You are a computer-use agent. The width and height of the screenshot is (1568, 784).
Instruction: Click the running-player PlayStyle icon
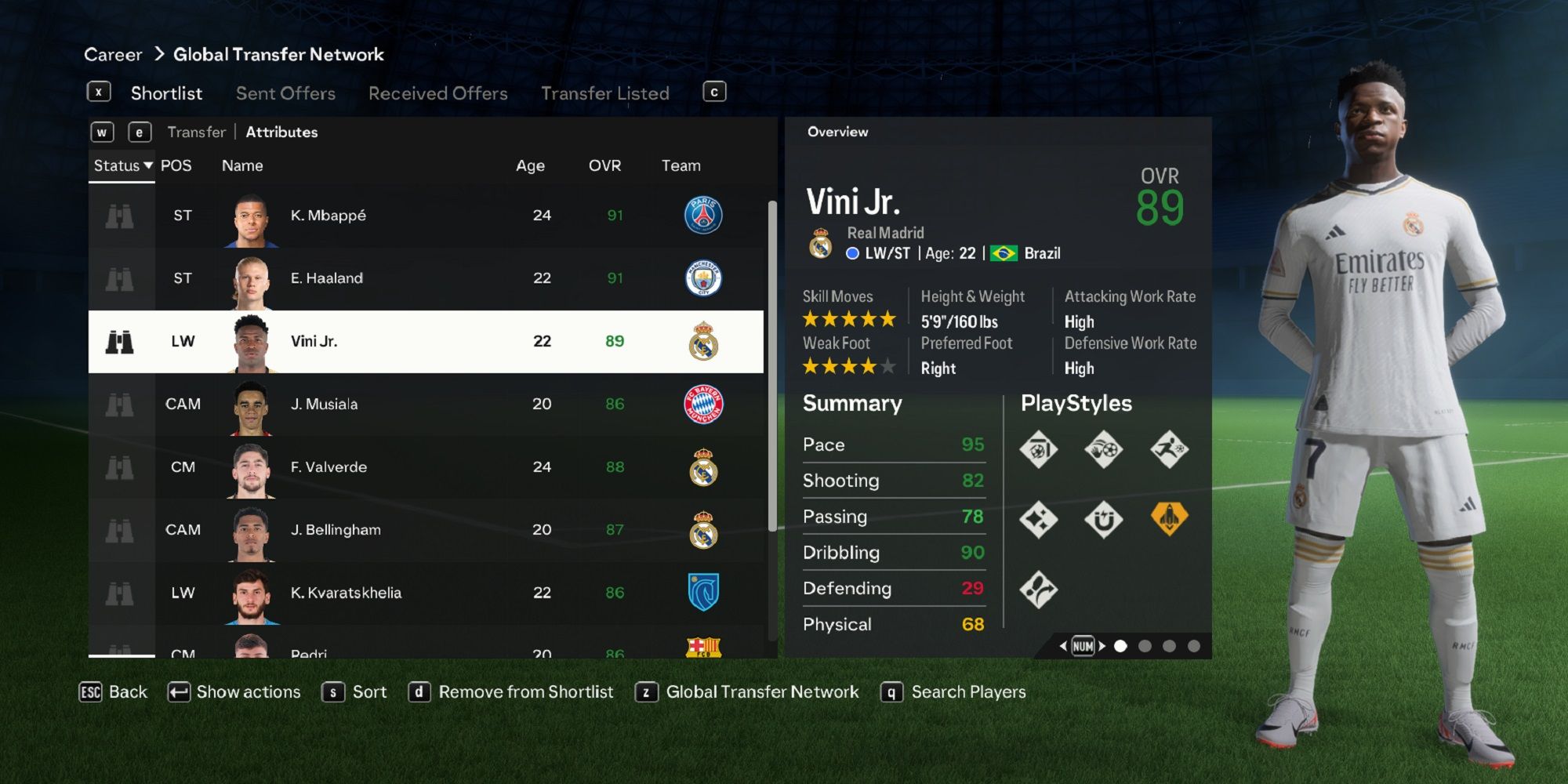pyautogui.click(x=1170, y=450)
